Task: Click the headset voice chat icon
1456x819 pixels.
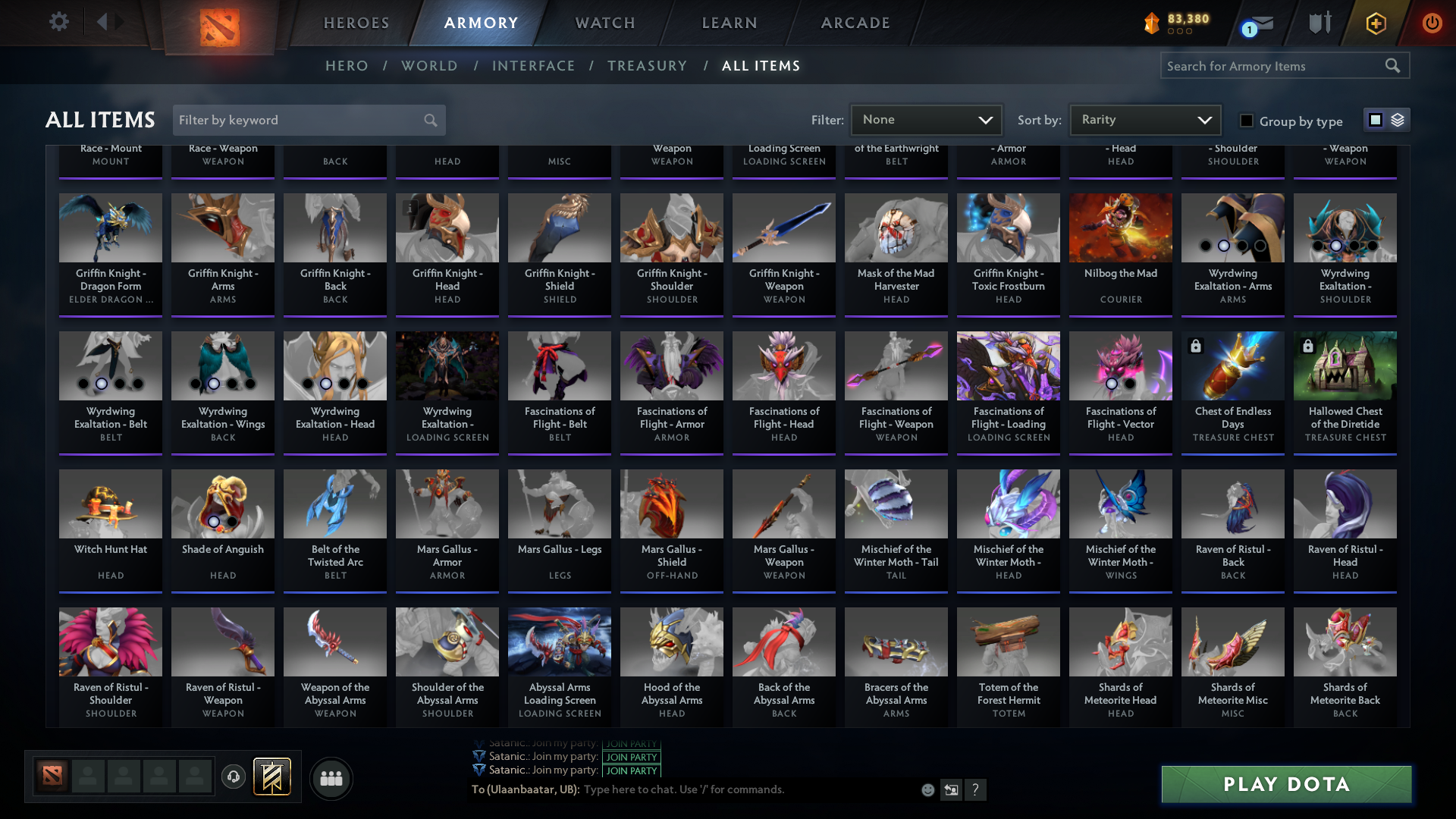Action: pos(233,778)
